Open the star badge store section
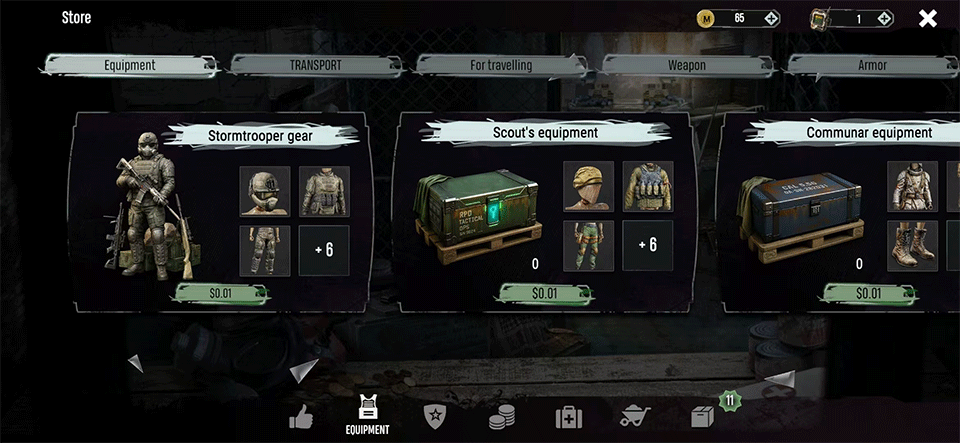Screen dimensions: 960x443 click(x=435, y=416)
